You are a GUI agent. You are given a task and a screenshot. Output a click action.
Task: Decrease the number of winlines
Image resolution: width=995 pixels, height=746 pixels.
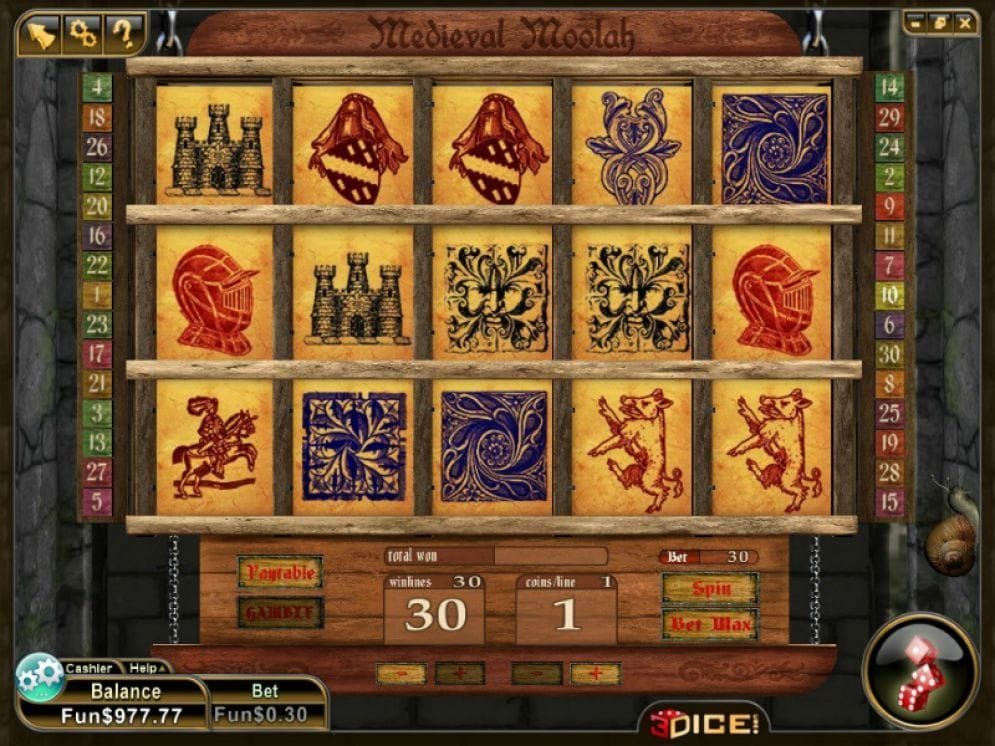(x=400, y=674)
